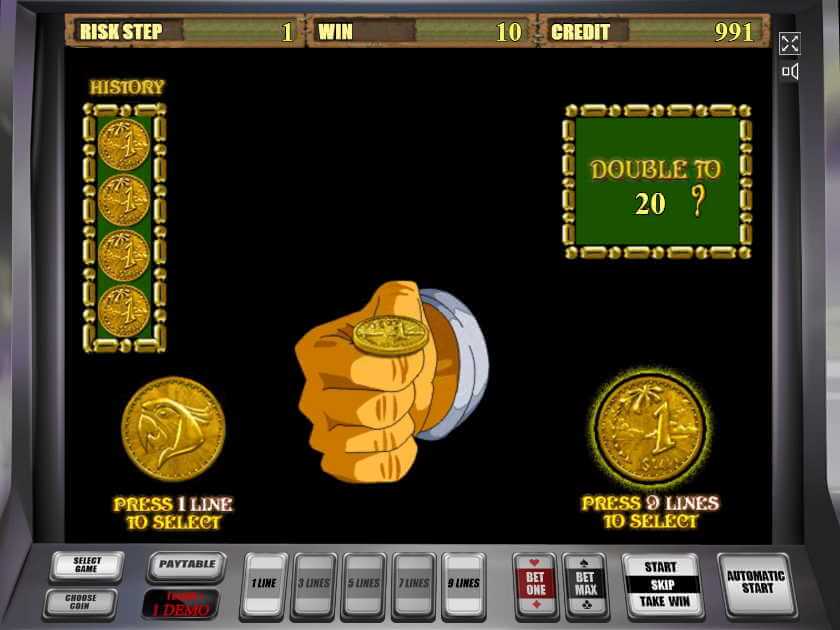Click Start / Skip / Take Win button
840x630 pixels.
661,585
